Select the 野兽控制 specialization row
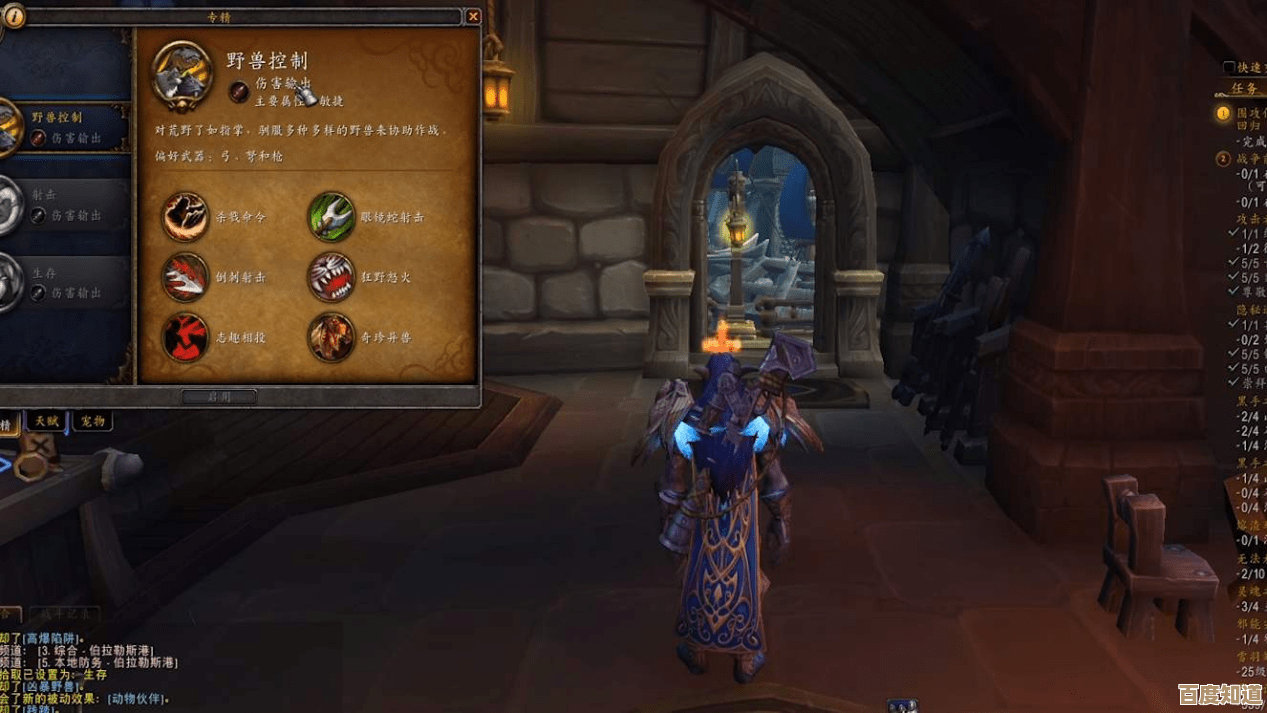Viewport: 1267px width, 713px height. click(x=66, y=127)
